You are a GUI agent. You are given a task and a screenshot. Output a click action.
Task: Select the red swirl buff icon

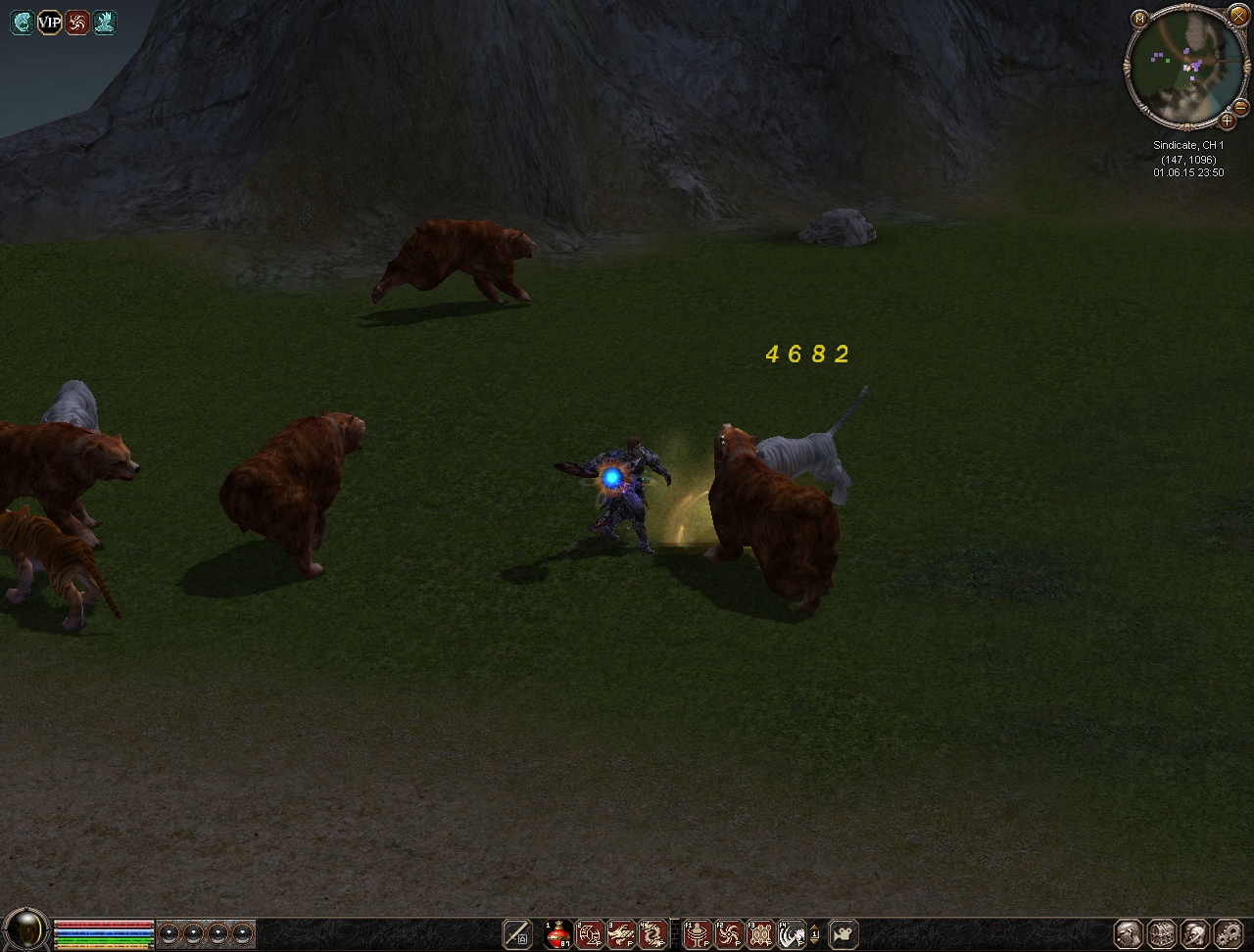(x=76, y=23)
